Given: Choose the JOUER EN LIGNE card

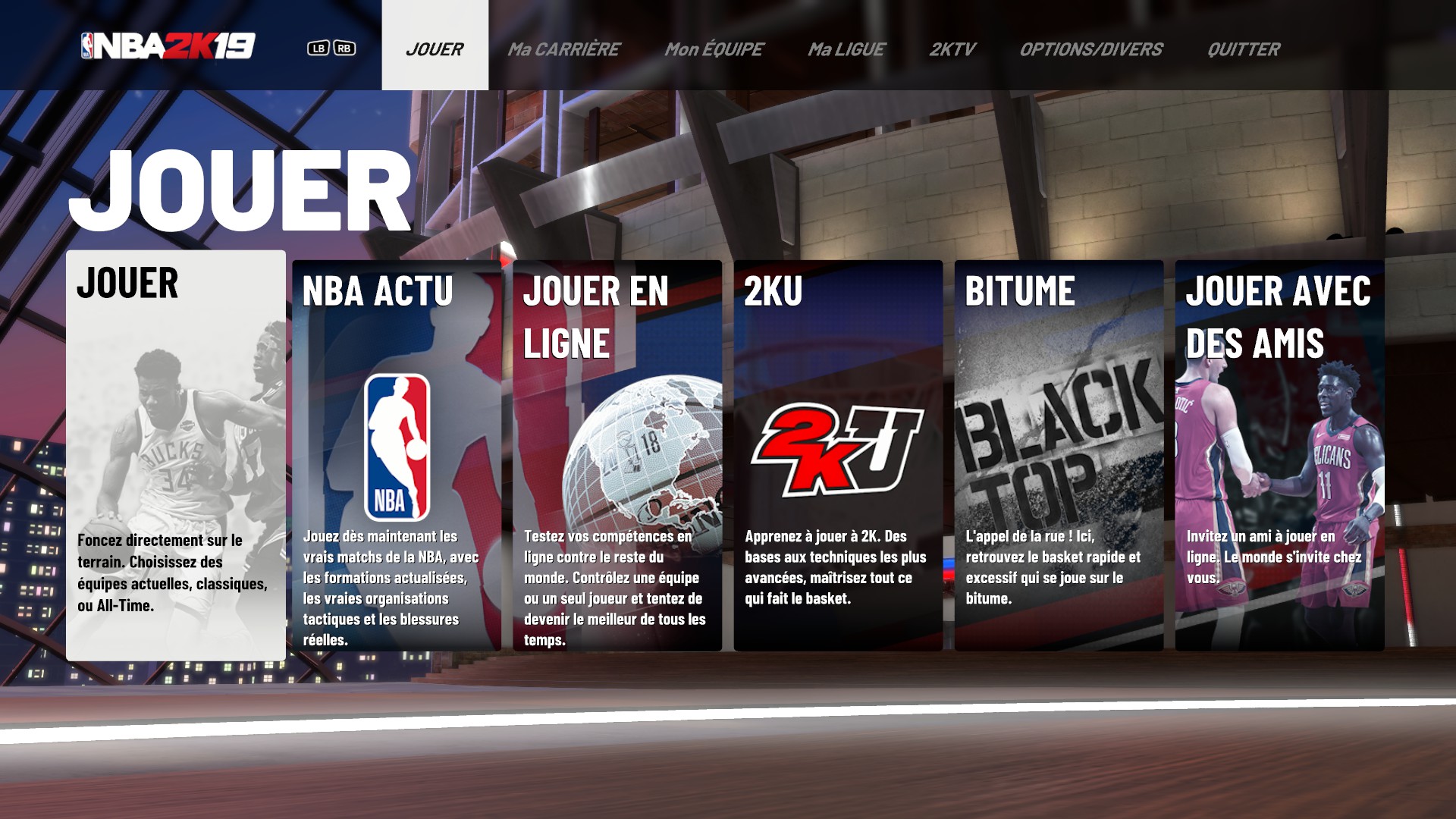Looking at the screenshot, I should point(617,455).
